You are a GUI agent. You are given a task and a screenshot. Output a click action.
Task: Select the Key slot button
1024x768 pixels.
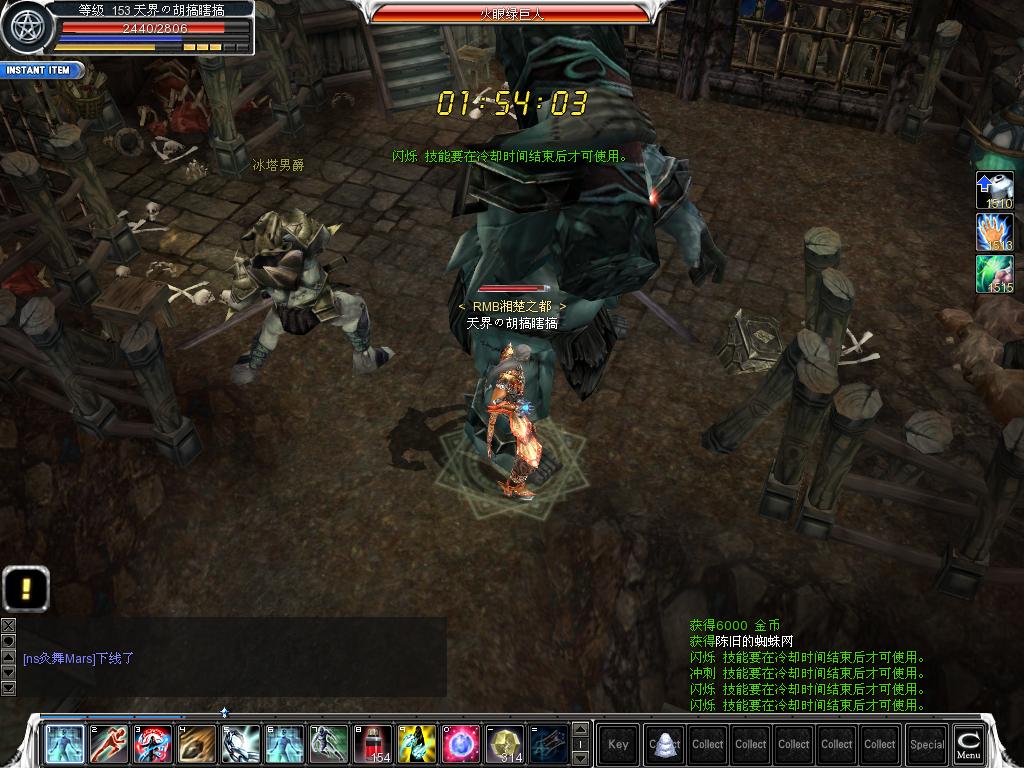[x=618, y=744]
